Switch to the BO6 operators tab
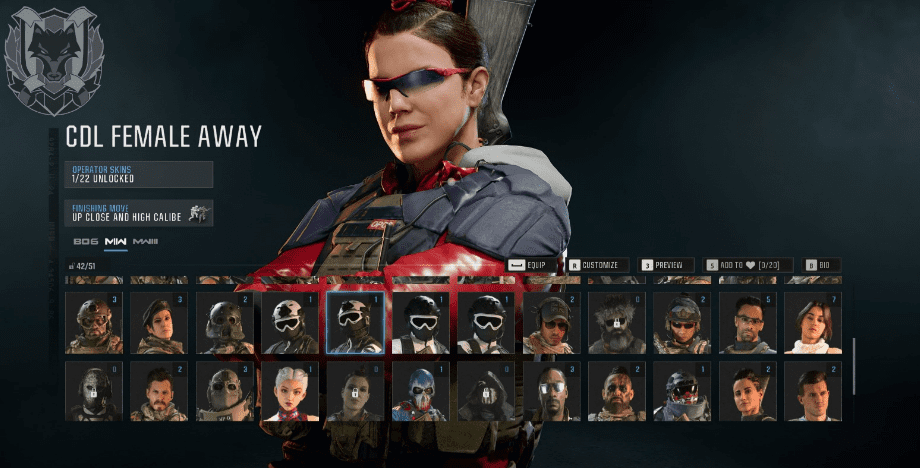 85,242
